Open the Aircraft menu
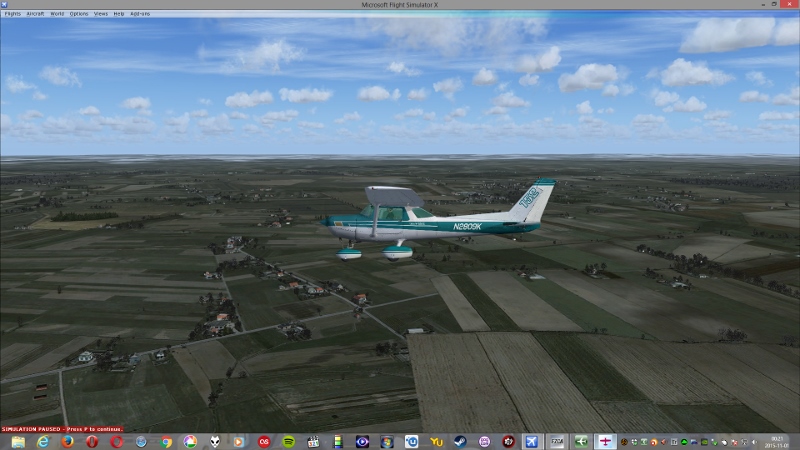 (x=35, y=14)
